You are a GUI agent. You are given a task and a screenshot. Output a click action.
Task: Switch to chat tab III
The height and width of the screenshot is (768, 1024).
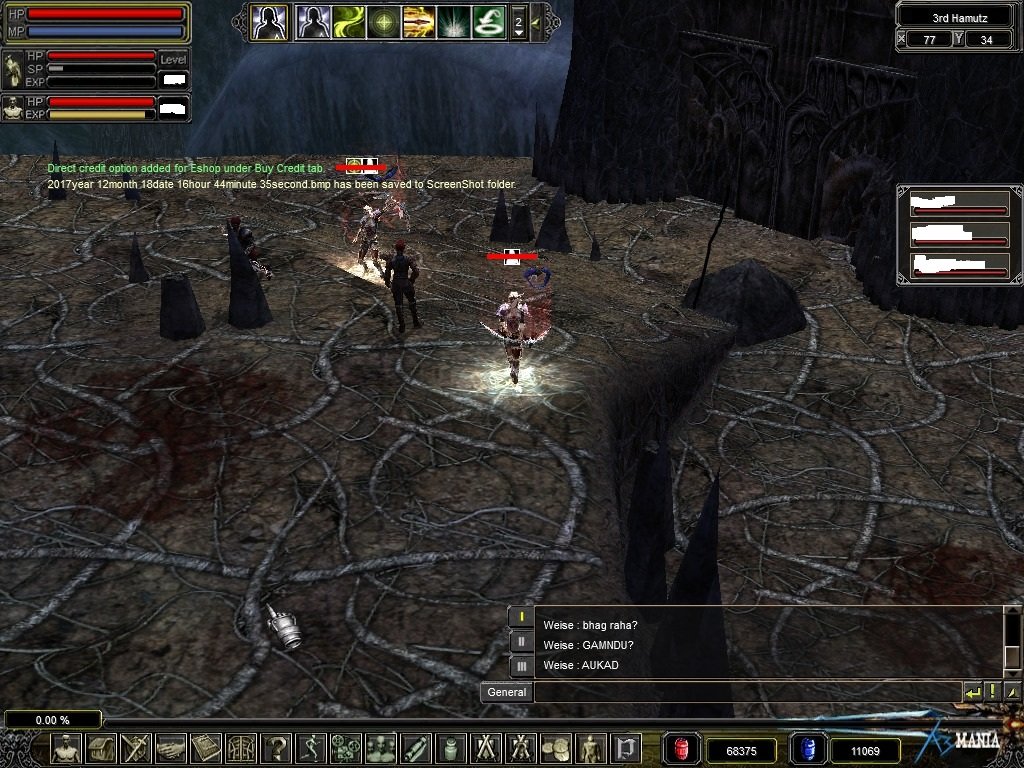(521, 665)
